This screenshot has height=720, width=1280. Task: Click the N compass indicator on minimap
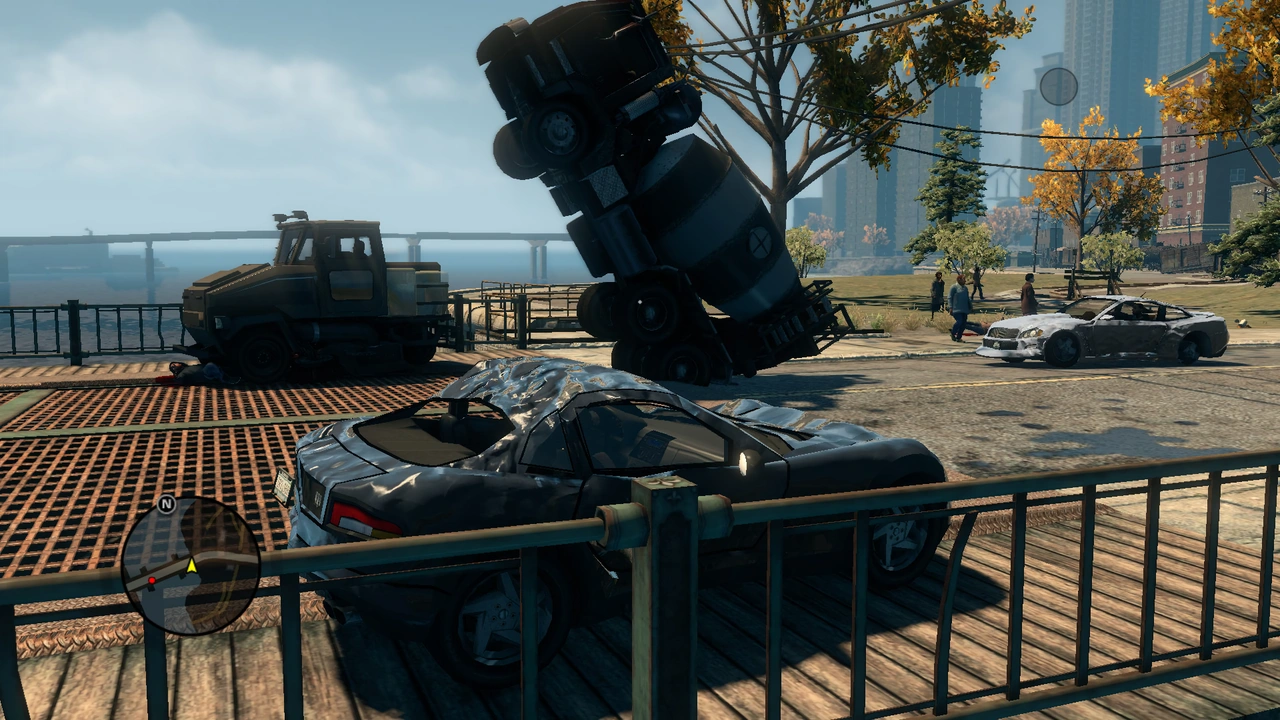(x=167, y=504)
